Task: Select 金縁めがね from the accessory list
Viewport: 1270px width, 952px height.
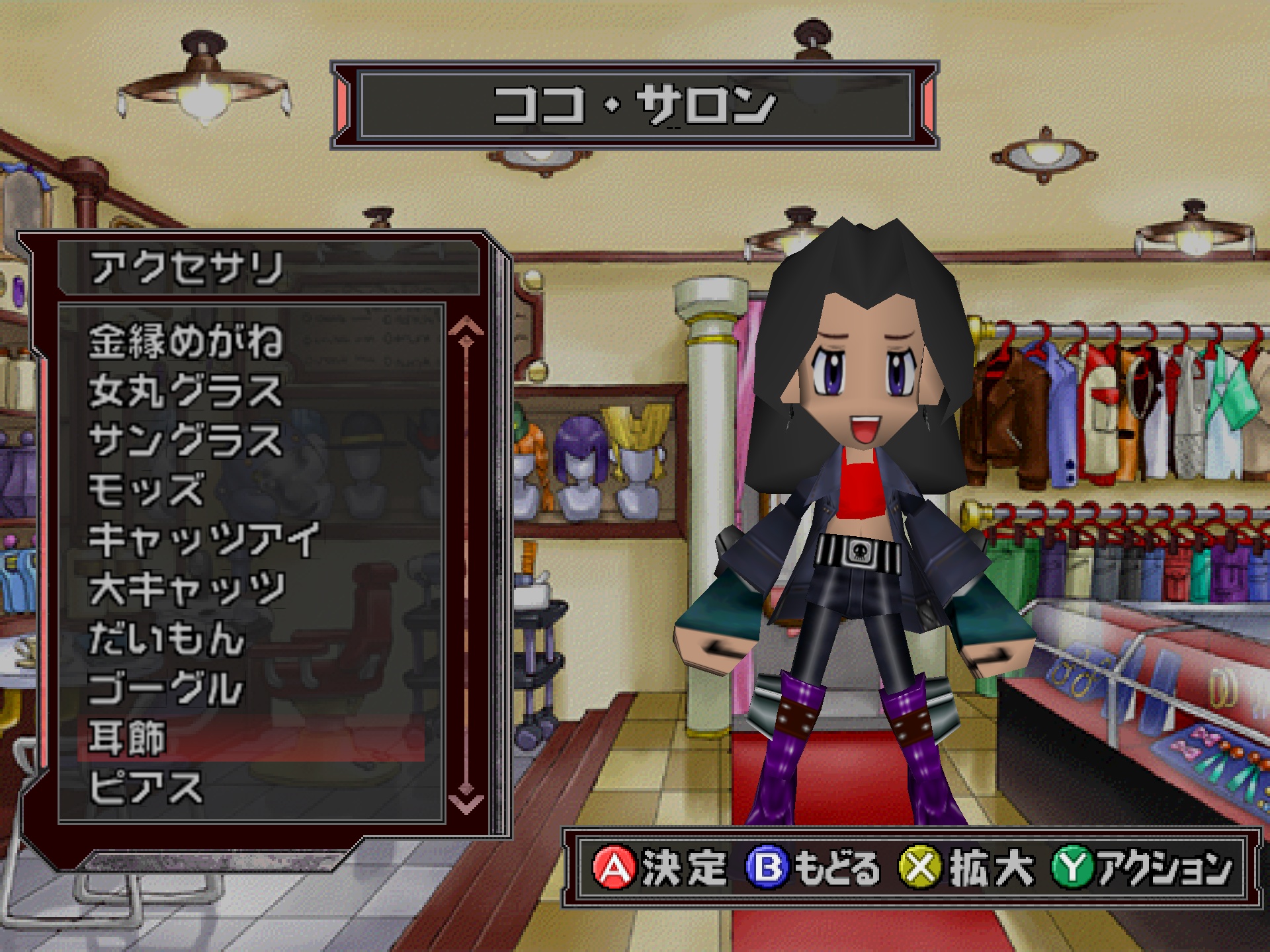Action: point(186,342)
